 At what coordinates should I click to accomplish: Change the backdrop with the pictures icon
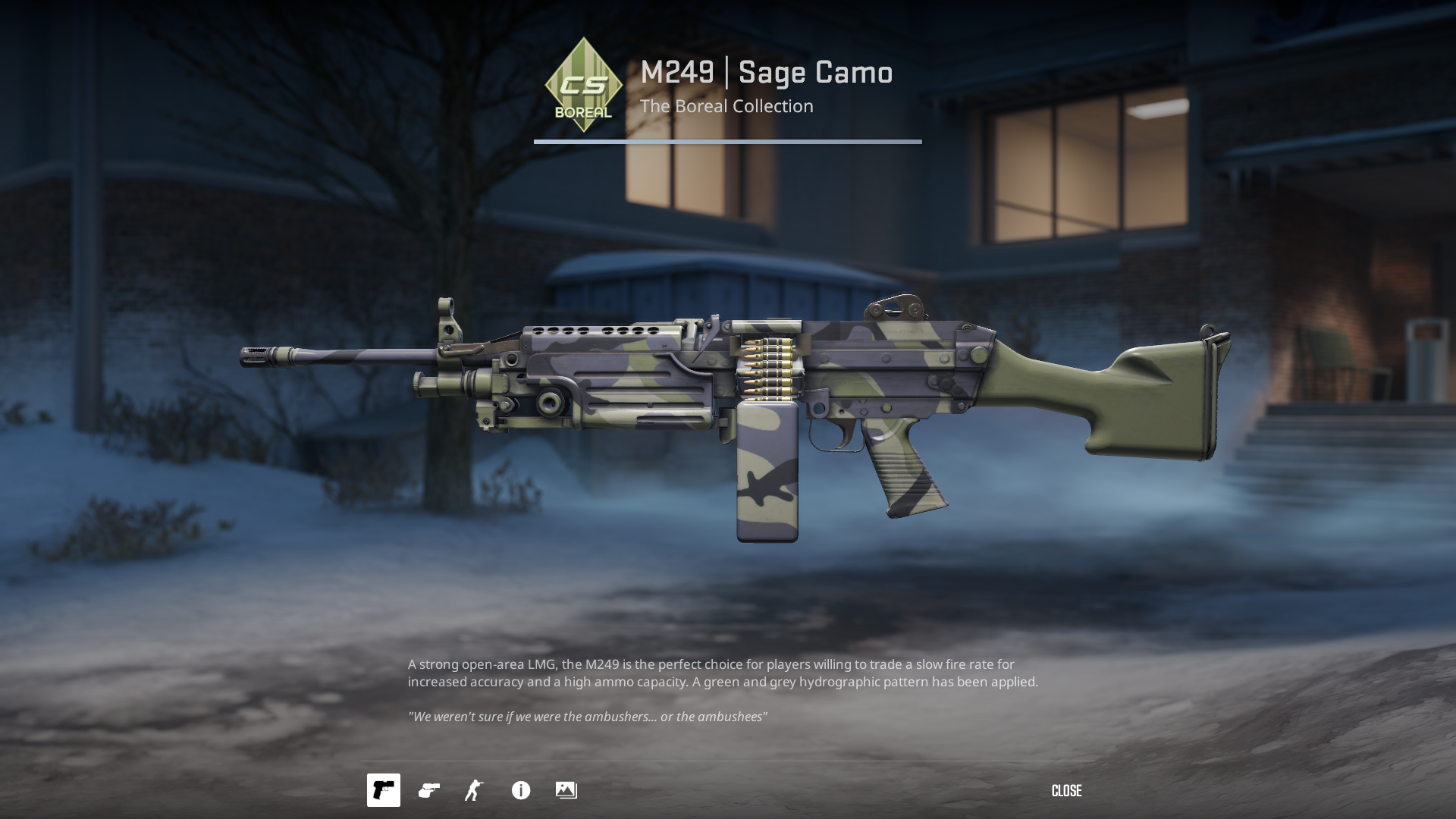pos(566,790)
